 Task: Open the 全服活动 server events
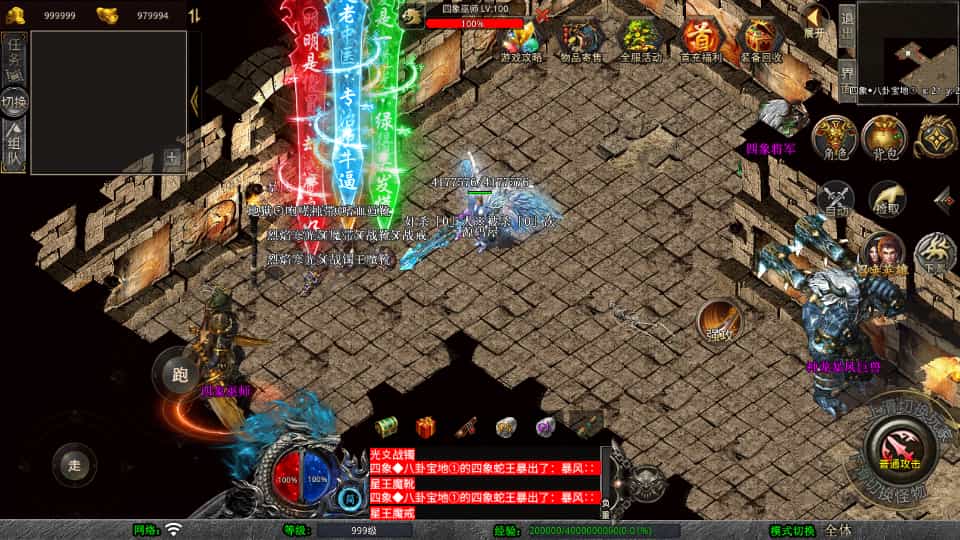[x=641, y=40]
